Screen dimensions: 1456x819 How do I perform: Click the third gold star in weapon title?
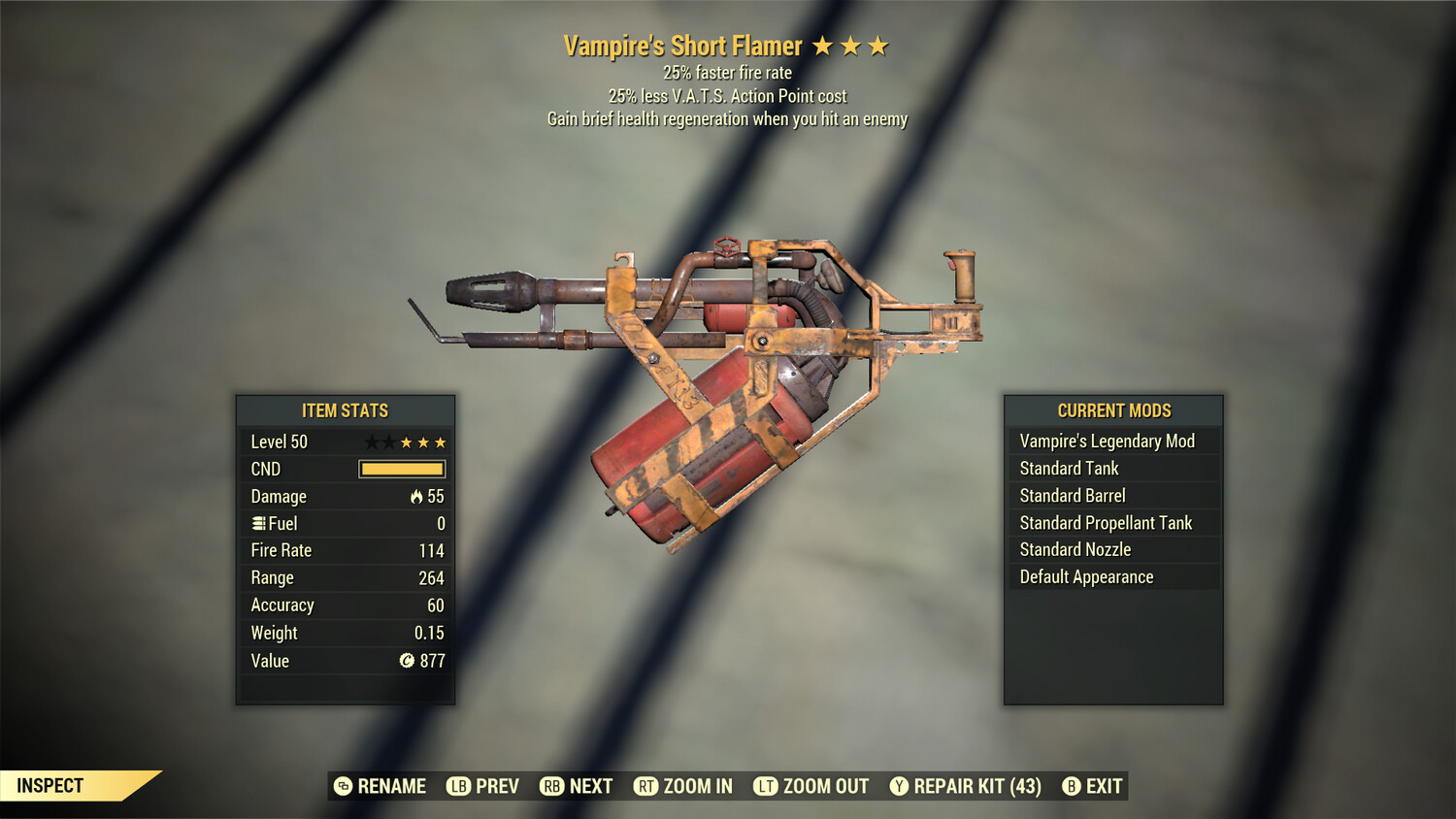click(x=879, y=45)
